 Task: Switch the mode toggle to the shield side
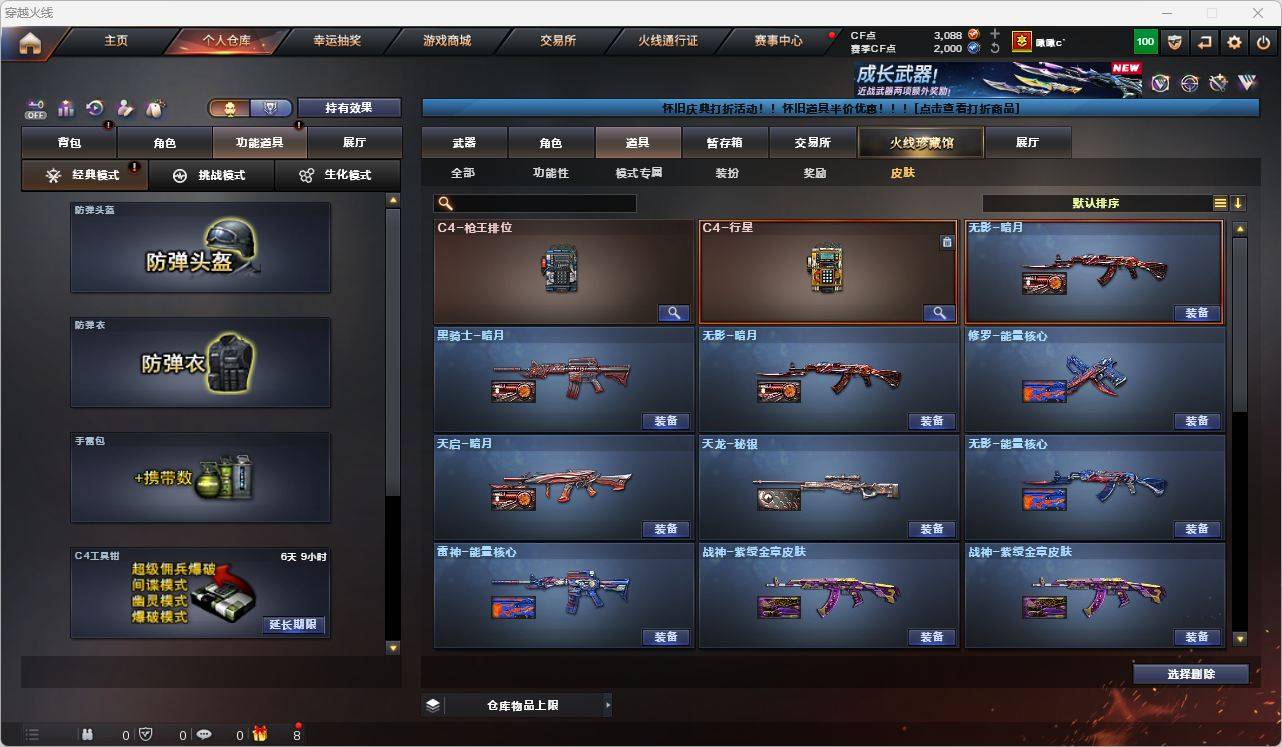[x=268, y=107]
